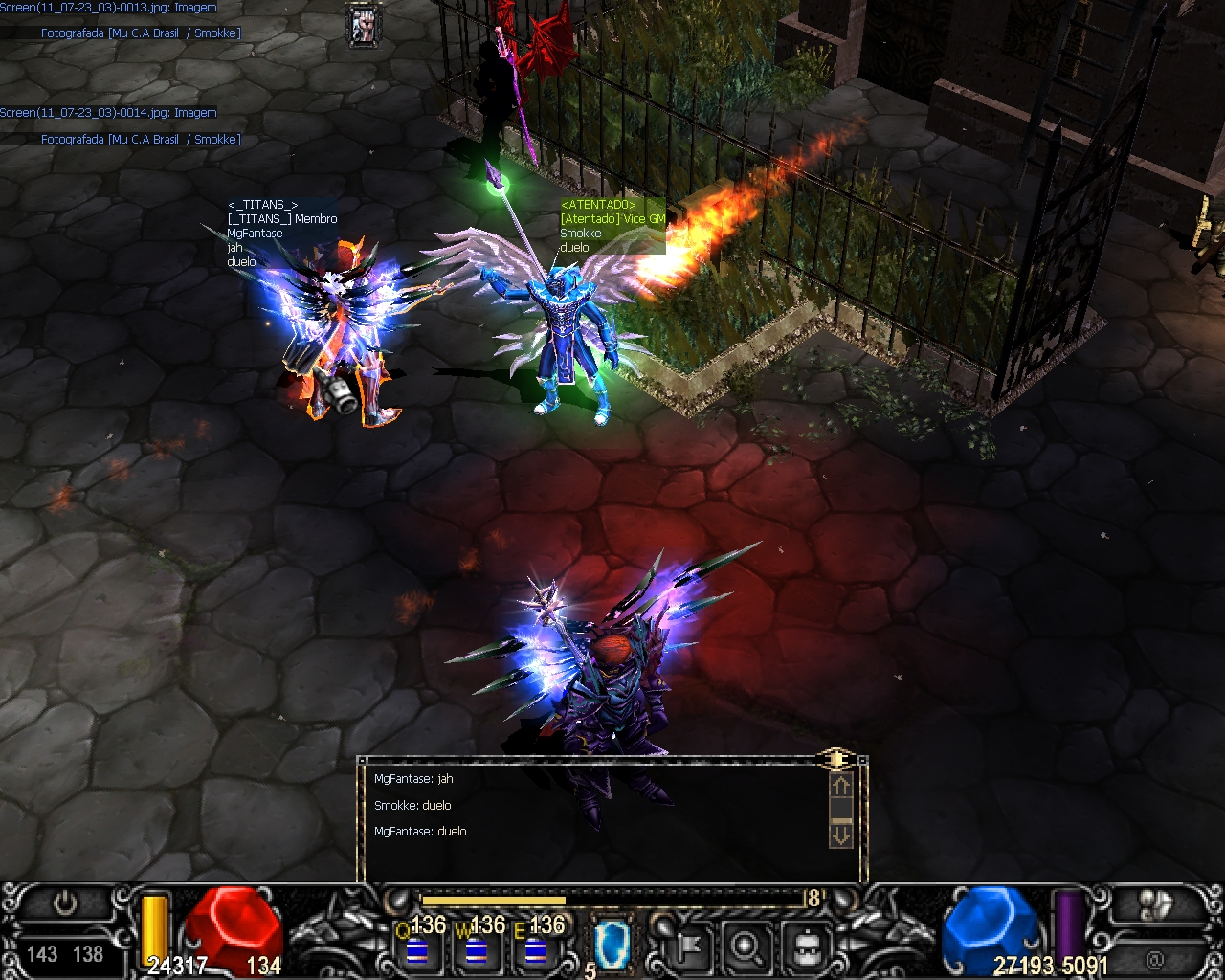Click the "Smokke: duelo" chat line
This screenshot has width=1225, height=980.
tap(412, 806)
